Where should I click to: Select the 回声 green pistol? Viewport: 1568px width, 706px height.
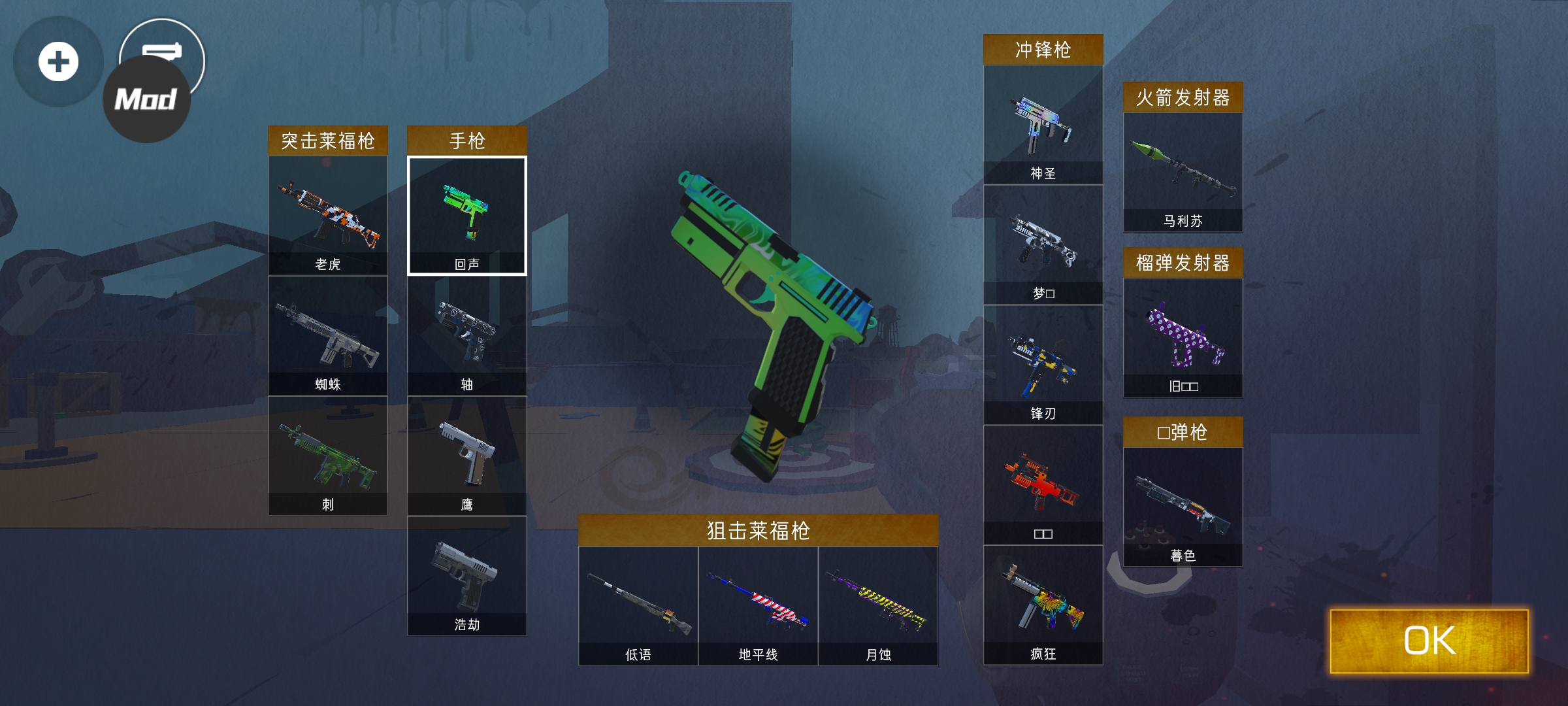466,216
